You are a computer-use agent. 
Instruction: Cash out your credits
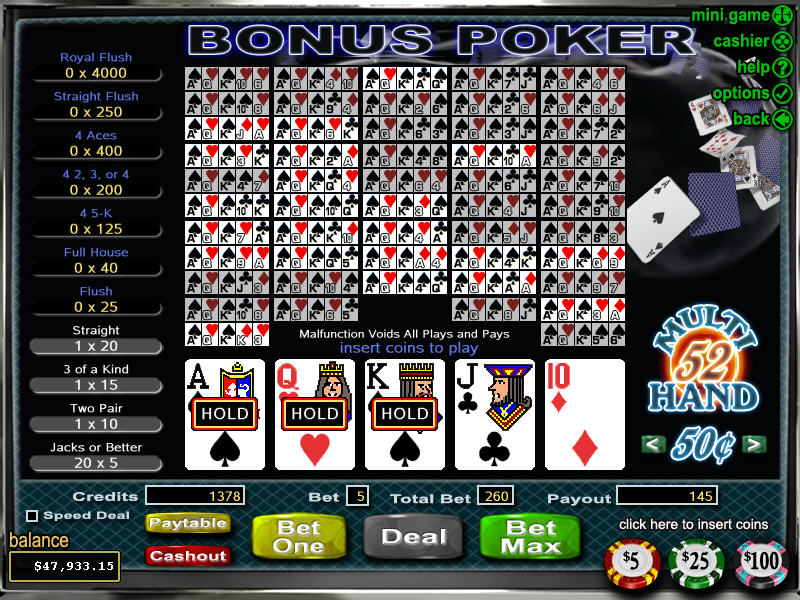coord(187,555)
